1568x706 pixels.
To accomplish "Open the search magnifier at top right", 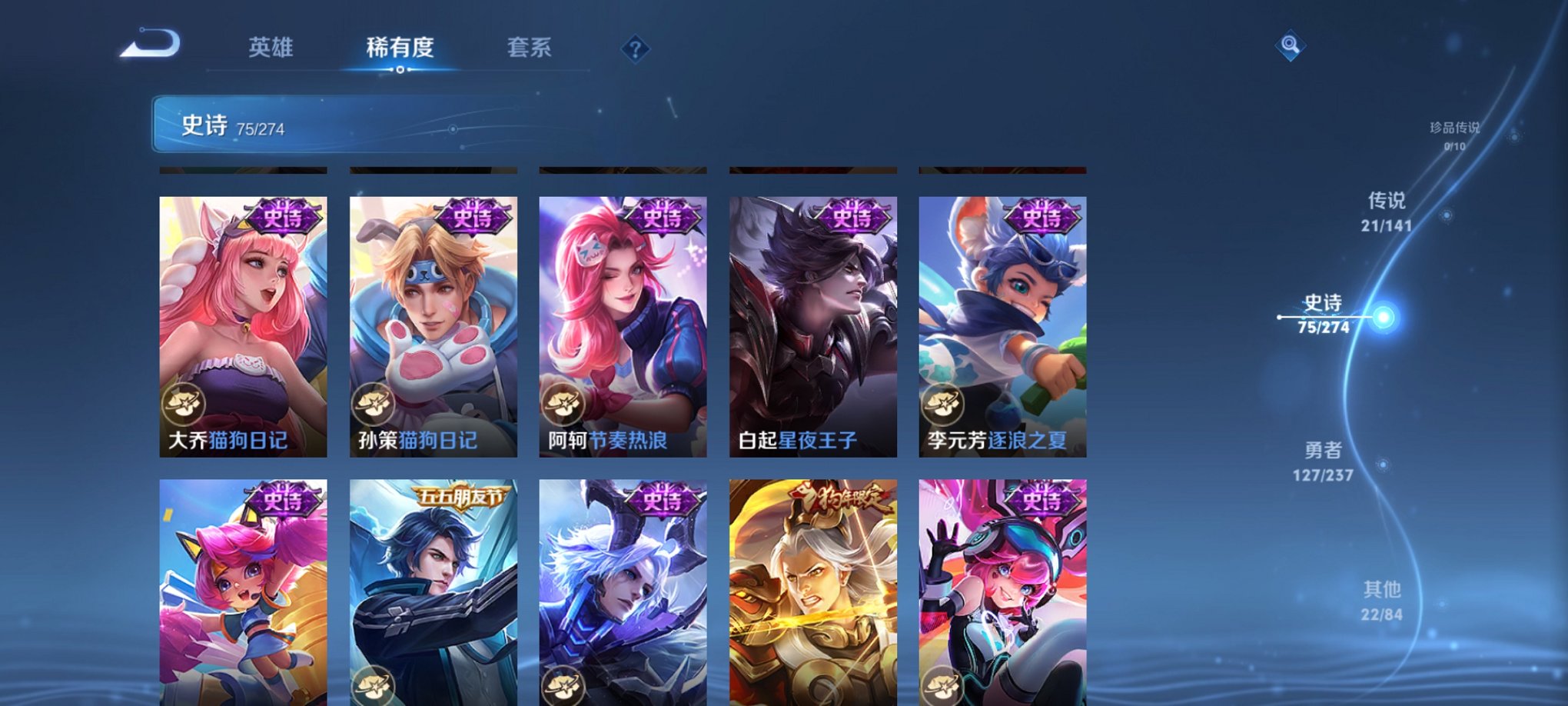I will pyautogui.click(x=1291, y=44).
